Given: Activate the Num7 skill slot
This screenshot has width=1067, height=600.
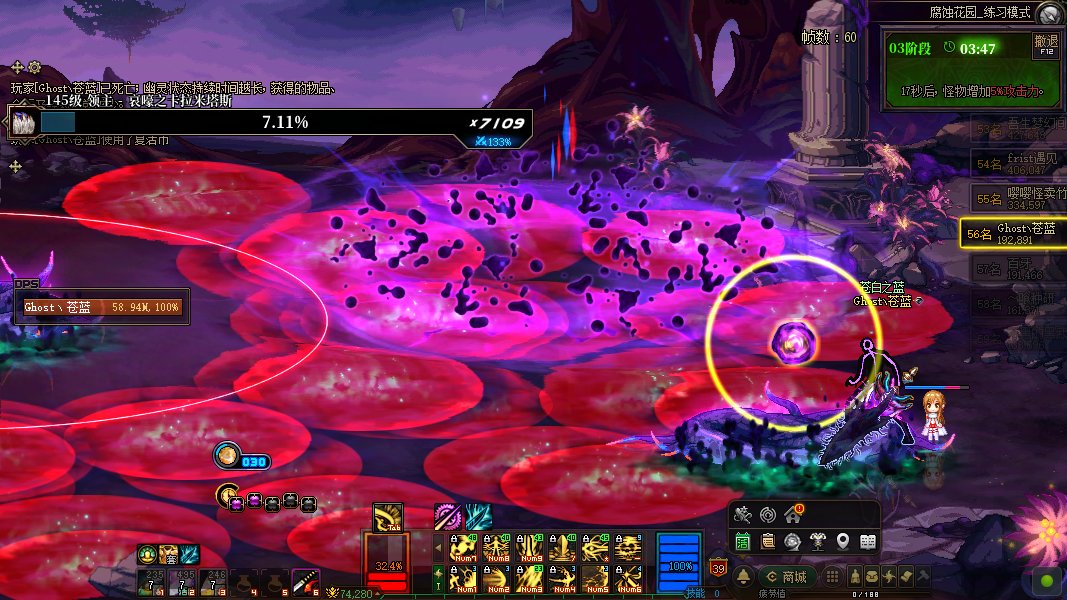Looking at the screenshot, I should click(463, 548).
